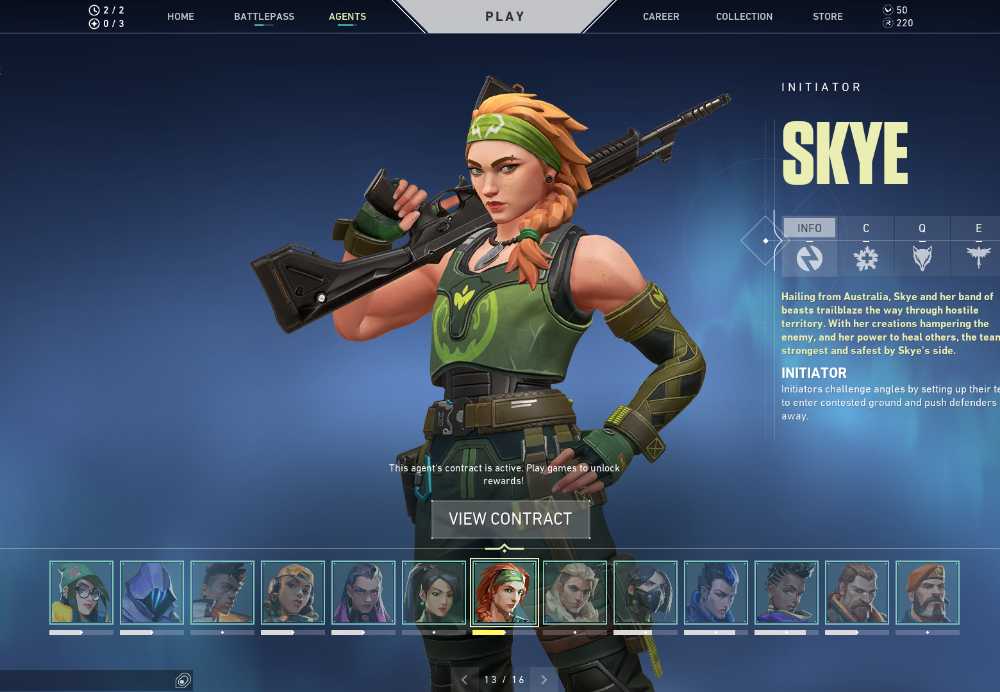Switch to the Battlepass tab

point(264,17)
